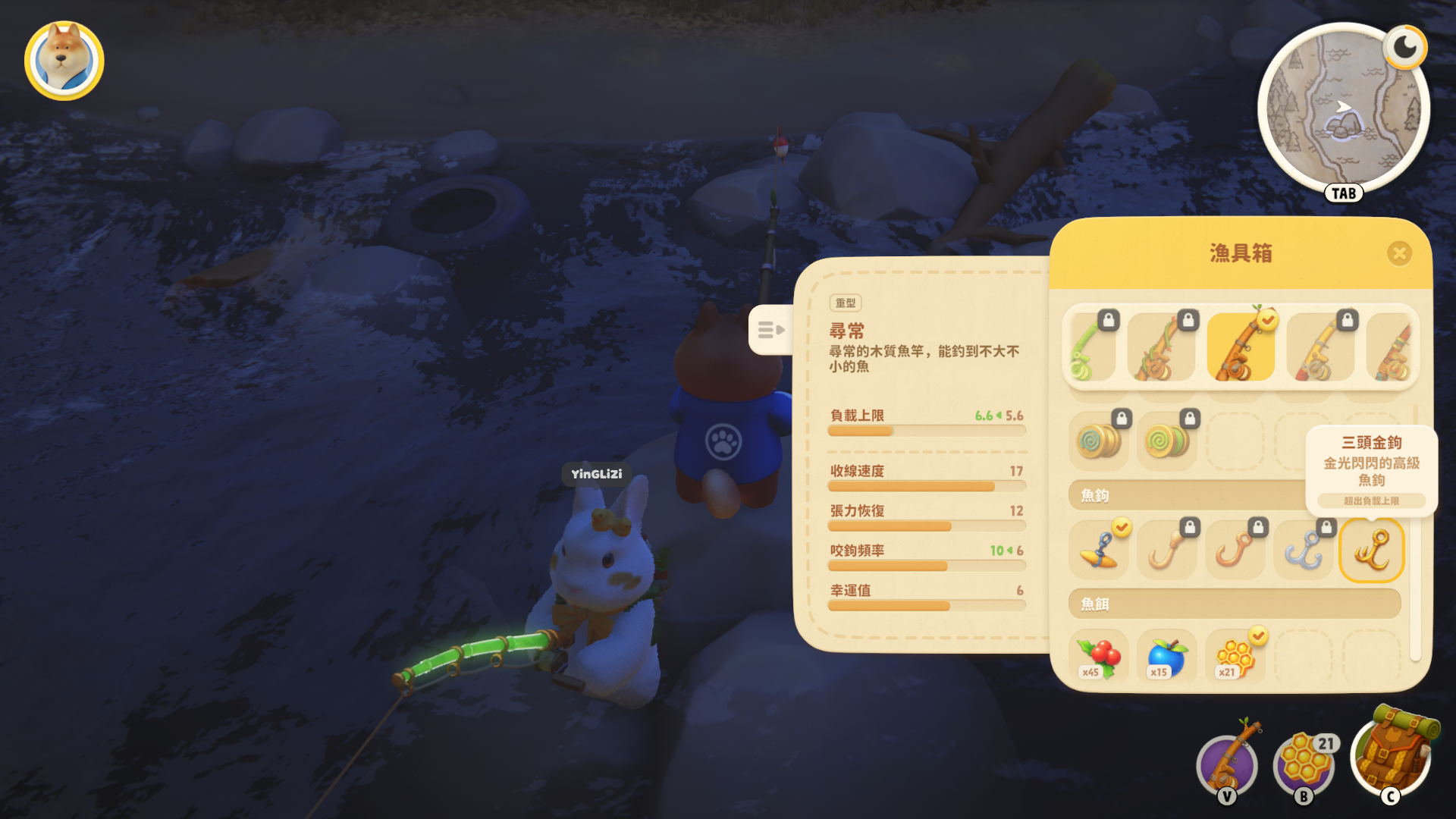Select the blue apple bait

(1166, 655)
